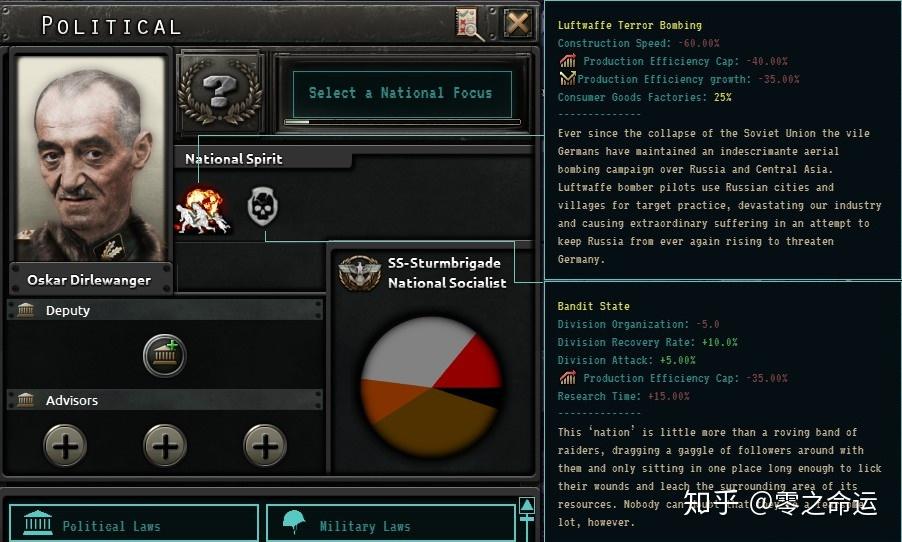Image resolution: width=902 pixels, height=542 pixels.
Task: Select a National Focus
Action: [400, 93]
